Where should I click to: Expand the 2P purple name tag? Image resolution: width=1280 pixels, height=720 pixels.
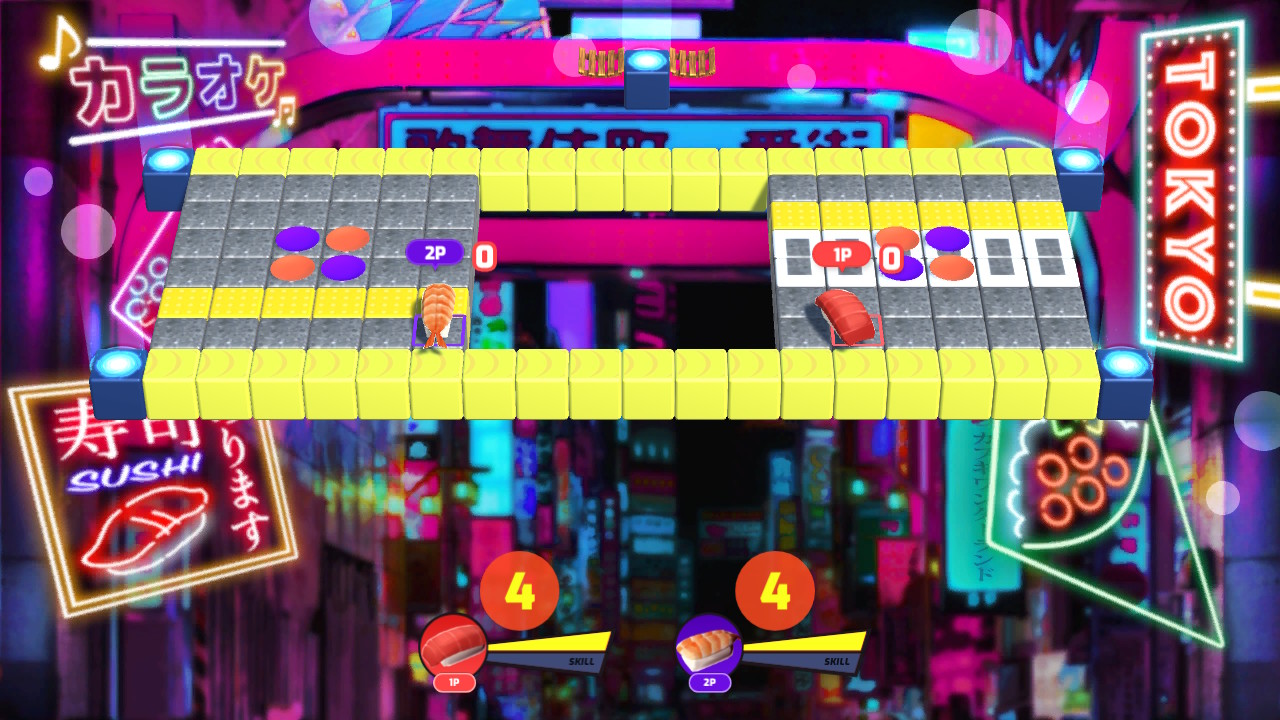point(432,252)
